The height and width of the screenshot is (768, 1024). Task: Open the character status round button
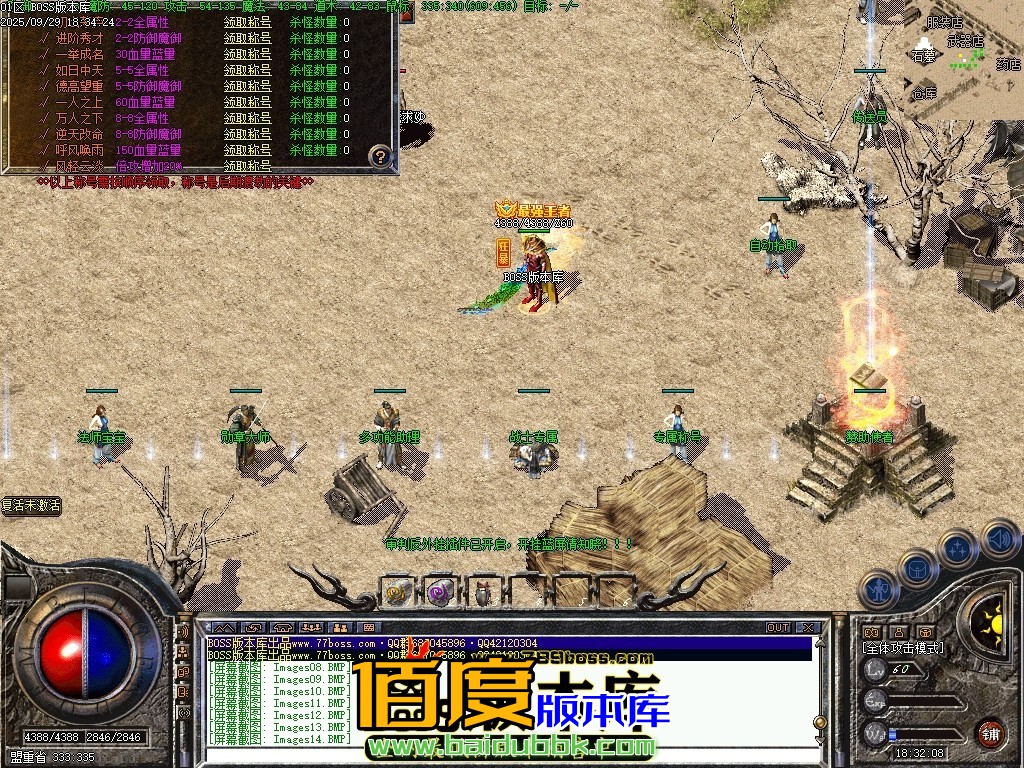877,588
